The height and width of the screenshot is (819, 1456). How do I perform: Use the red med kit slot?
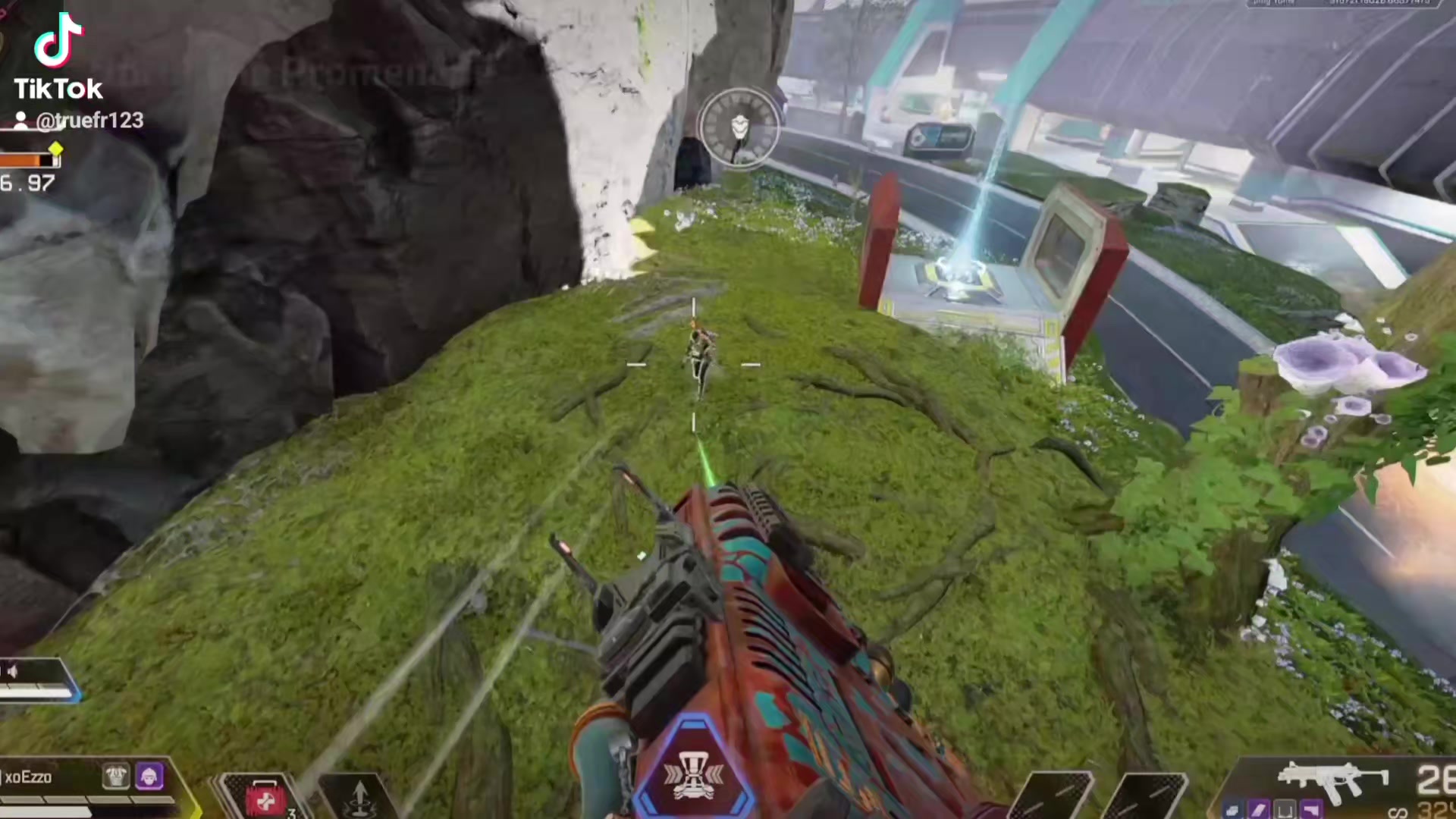264,799
